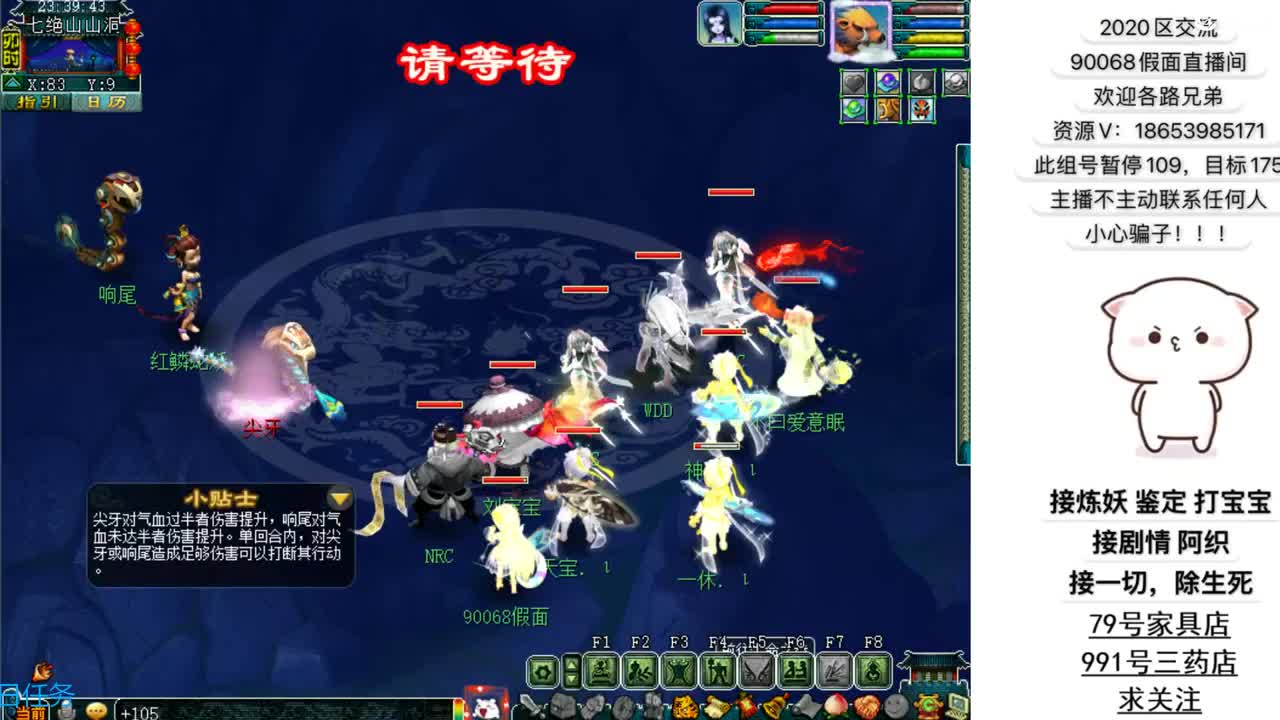The image size is (1280, 720).
Task: Expand the minimap coordinate panel triangle
Action: pyautogui.click(x=12, y=82)
